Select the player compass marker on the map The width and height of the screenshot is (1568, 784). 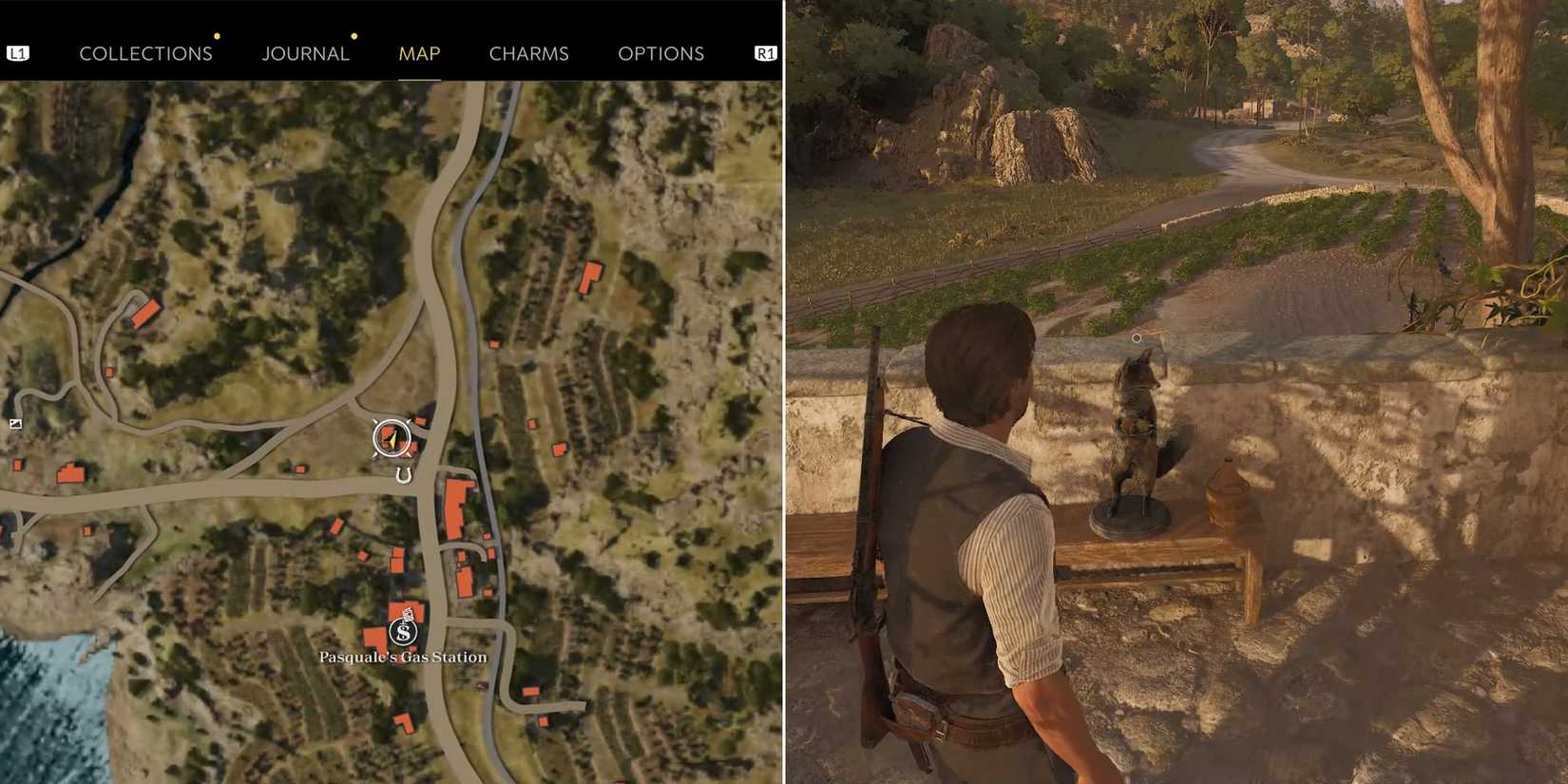coord(392,436)
